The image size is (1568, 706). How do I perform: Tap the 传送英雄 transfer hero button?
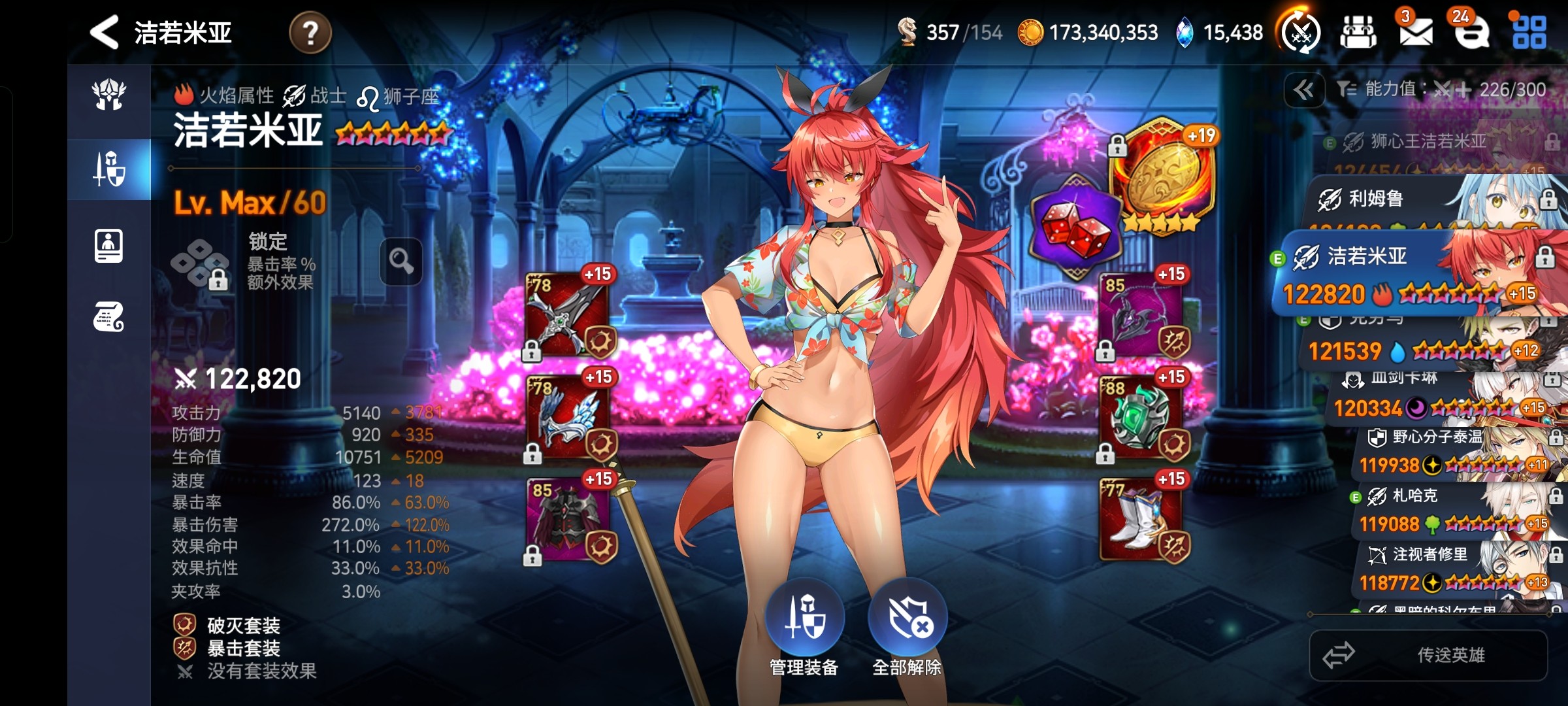pos(1428,655)
